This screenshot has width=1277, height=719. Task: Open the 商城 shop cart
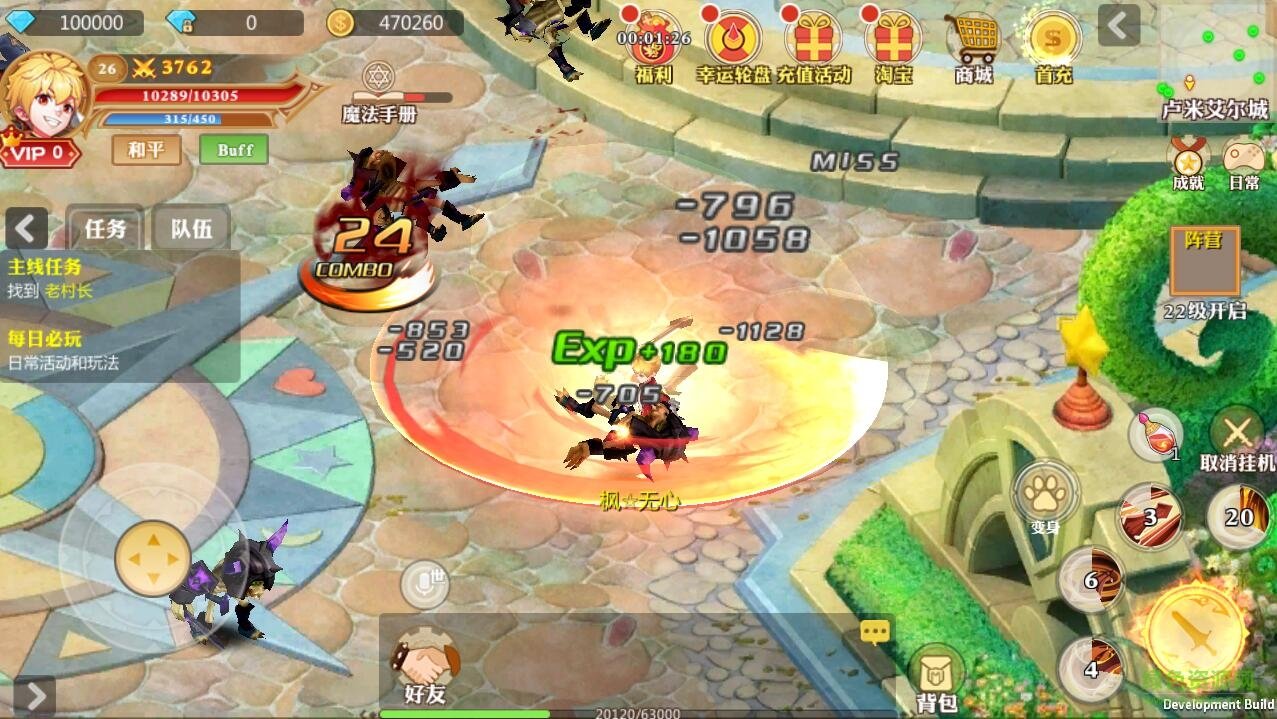pos(973,43)
